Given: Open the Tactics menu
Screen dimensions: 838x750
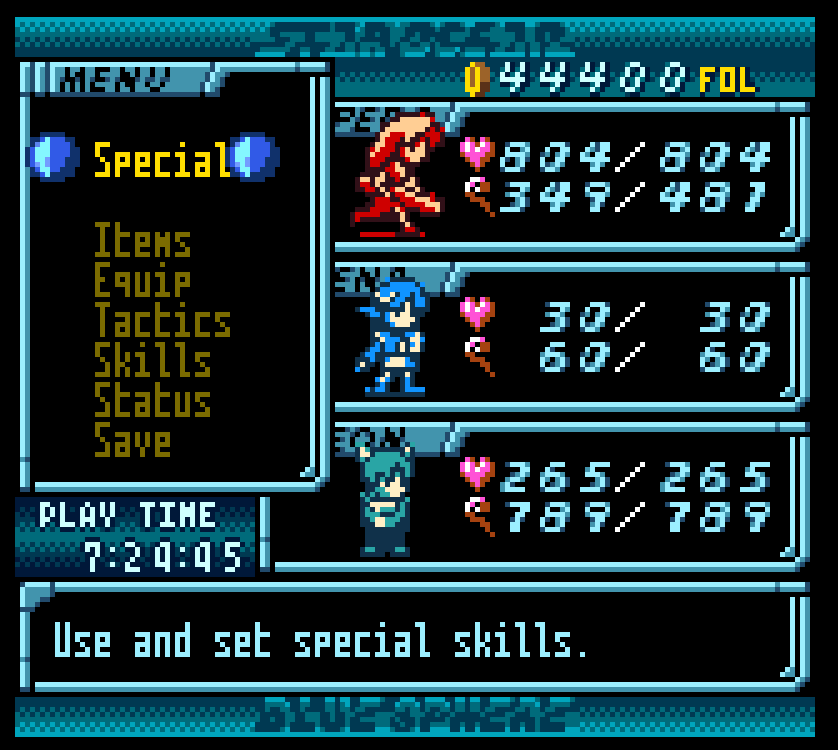Looking at the screenshot, I should coord(162,321).
